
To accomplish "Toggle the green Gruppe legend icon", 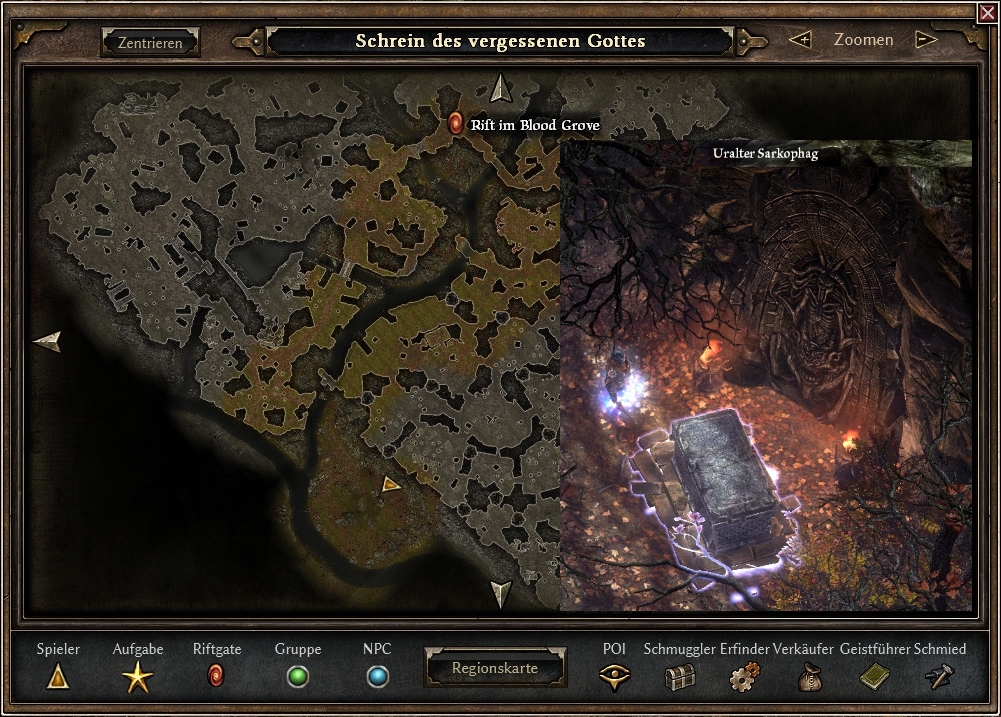I will click(298, 677).
